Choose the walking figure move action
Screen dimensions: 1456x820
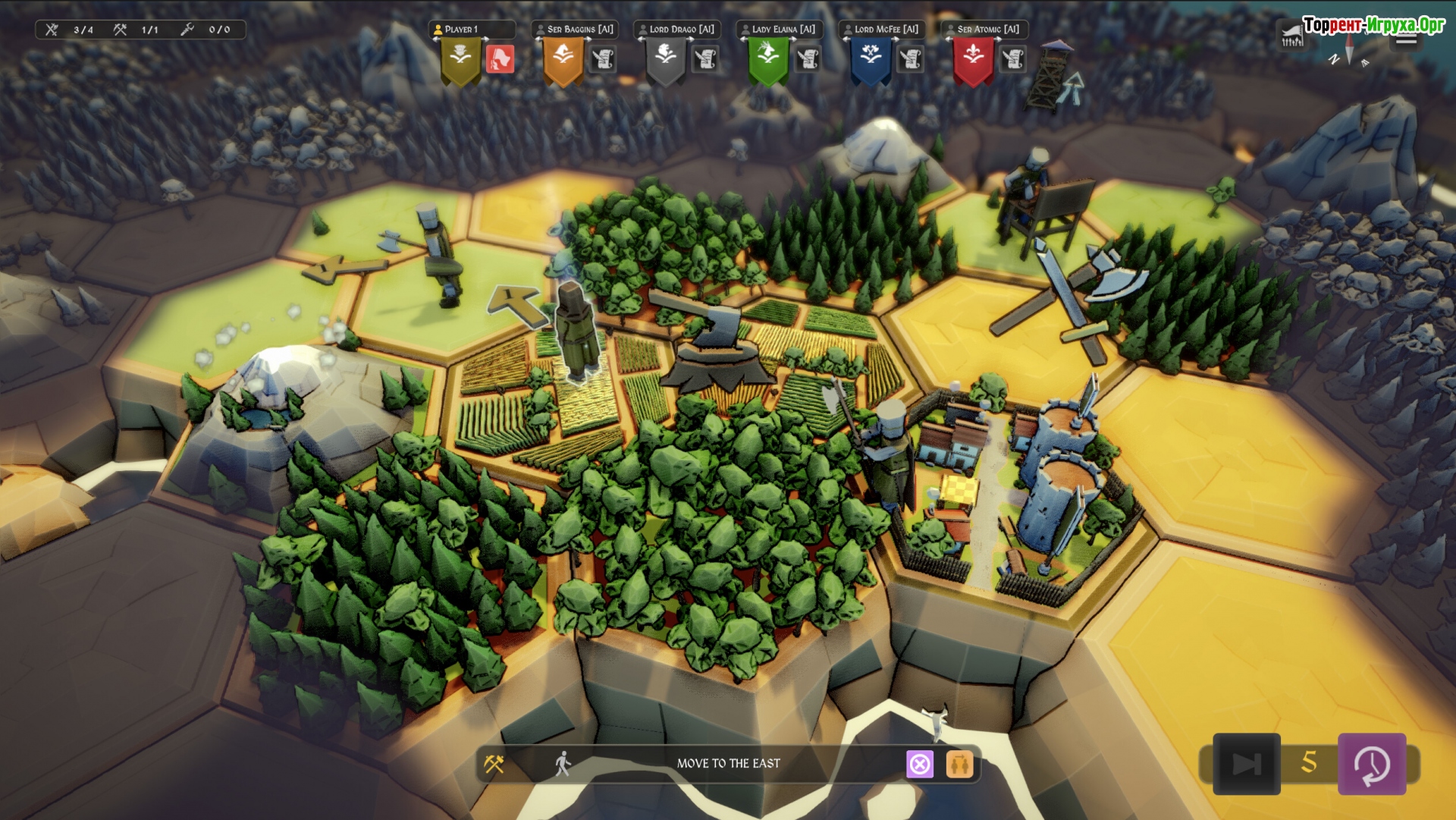(x=562, y=764)
